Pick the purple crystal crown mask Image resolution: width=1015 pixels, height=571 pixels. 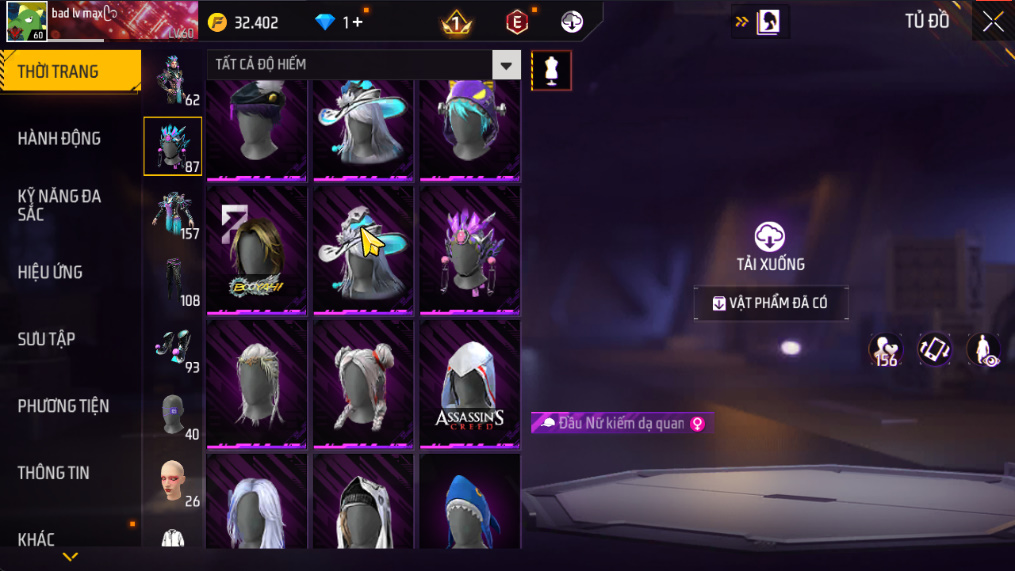(x=469, y=250)
